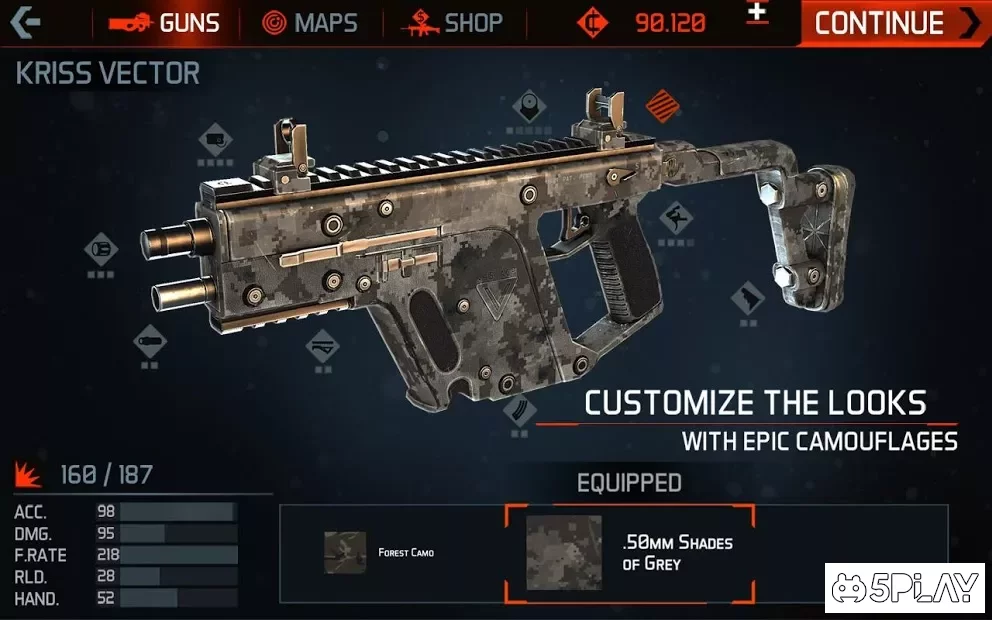
Task: Open the MAPS tab
Action: click(x=310, y=23)
